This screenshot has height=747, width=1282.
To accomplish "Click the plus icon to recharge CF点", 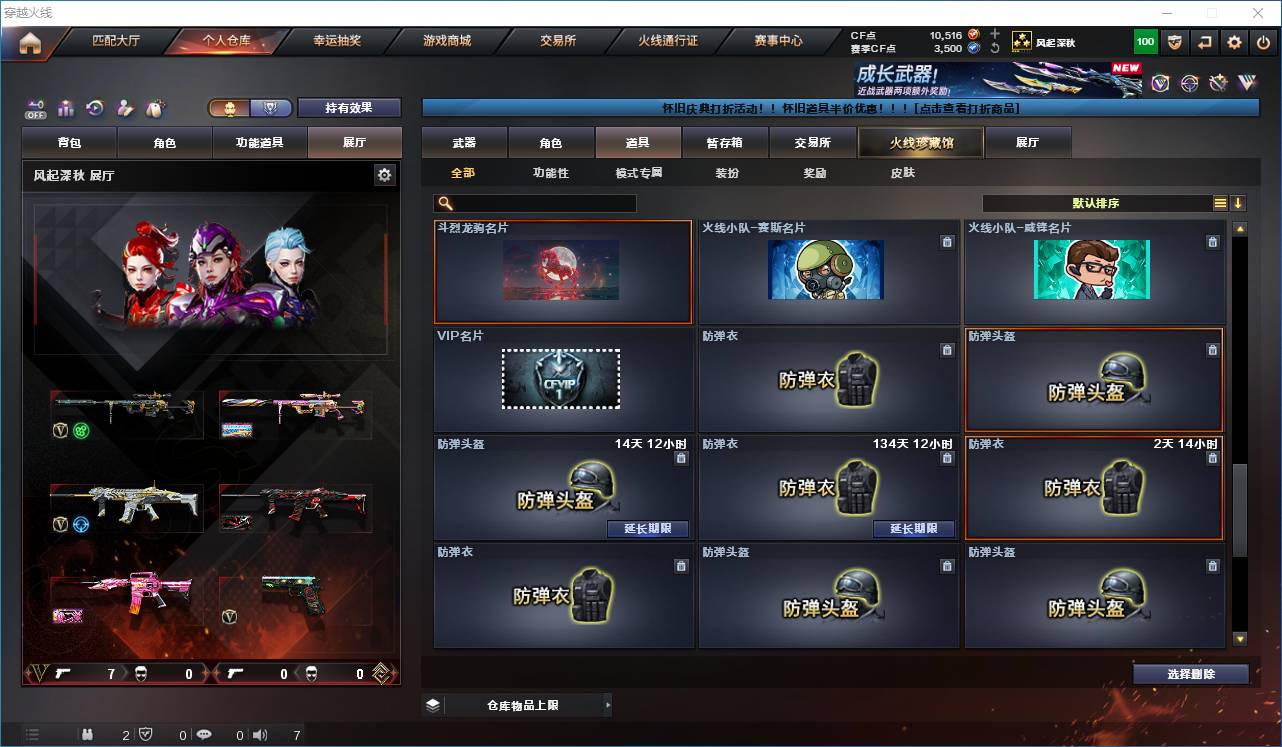I will coord(995,34).
